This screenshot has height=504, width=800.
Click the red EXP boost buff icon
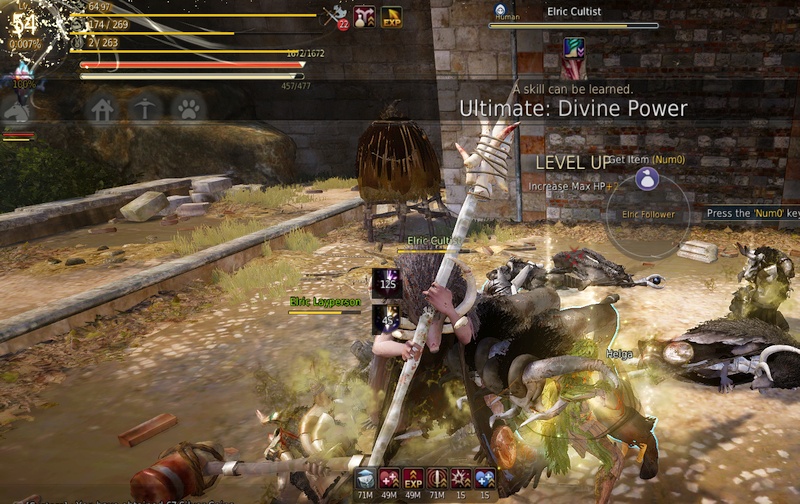coord(412,480)
